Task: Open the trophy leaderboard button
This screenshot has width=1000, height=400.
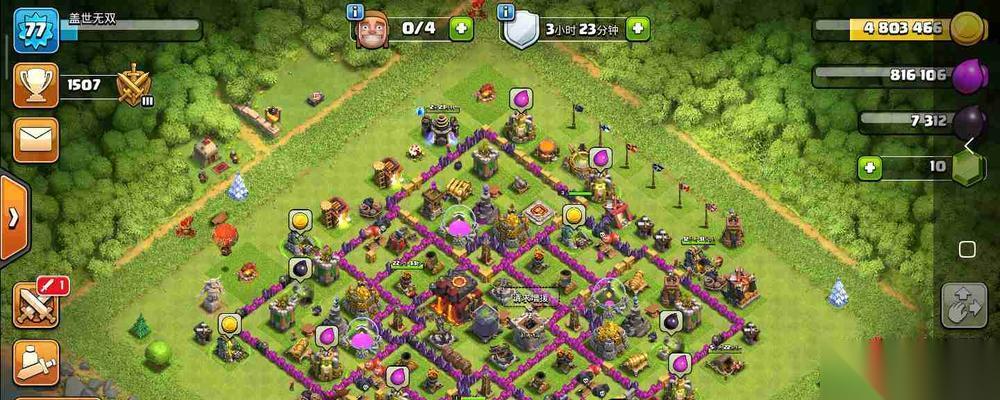Action: (x=34, y=85)
